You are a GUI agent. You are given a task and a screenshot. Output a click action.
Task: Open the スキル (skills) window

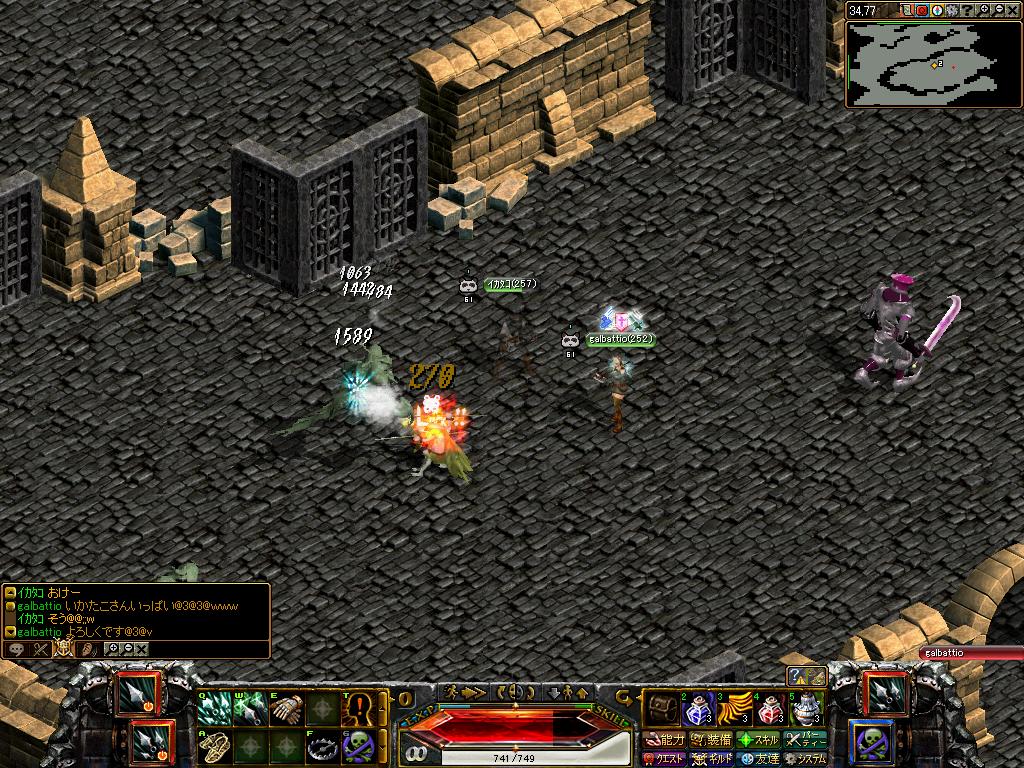pyautogui.click(x=758, y=740)
